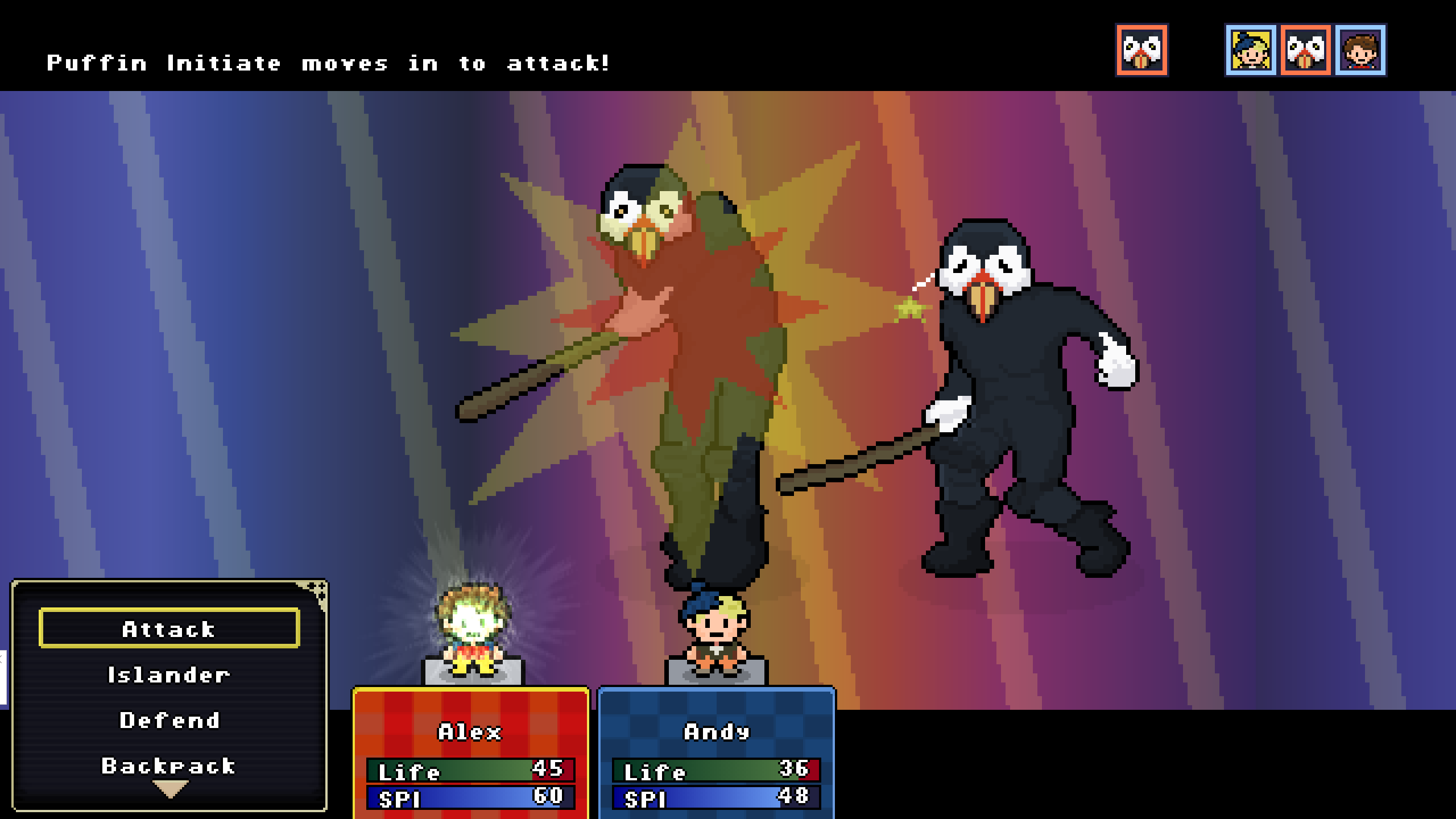Open the Islander skills menu
This screenshot has width=1456, height=819.
click(169, 675)
